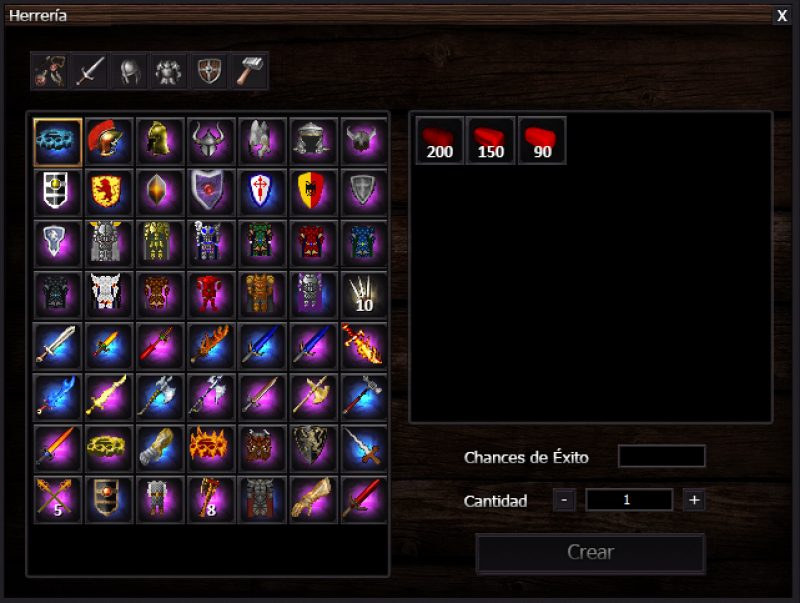The width and height of the screenshot is (800, 603).
Task: Click the Cantidad quantity field
Action: (x=629, y=500)
